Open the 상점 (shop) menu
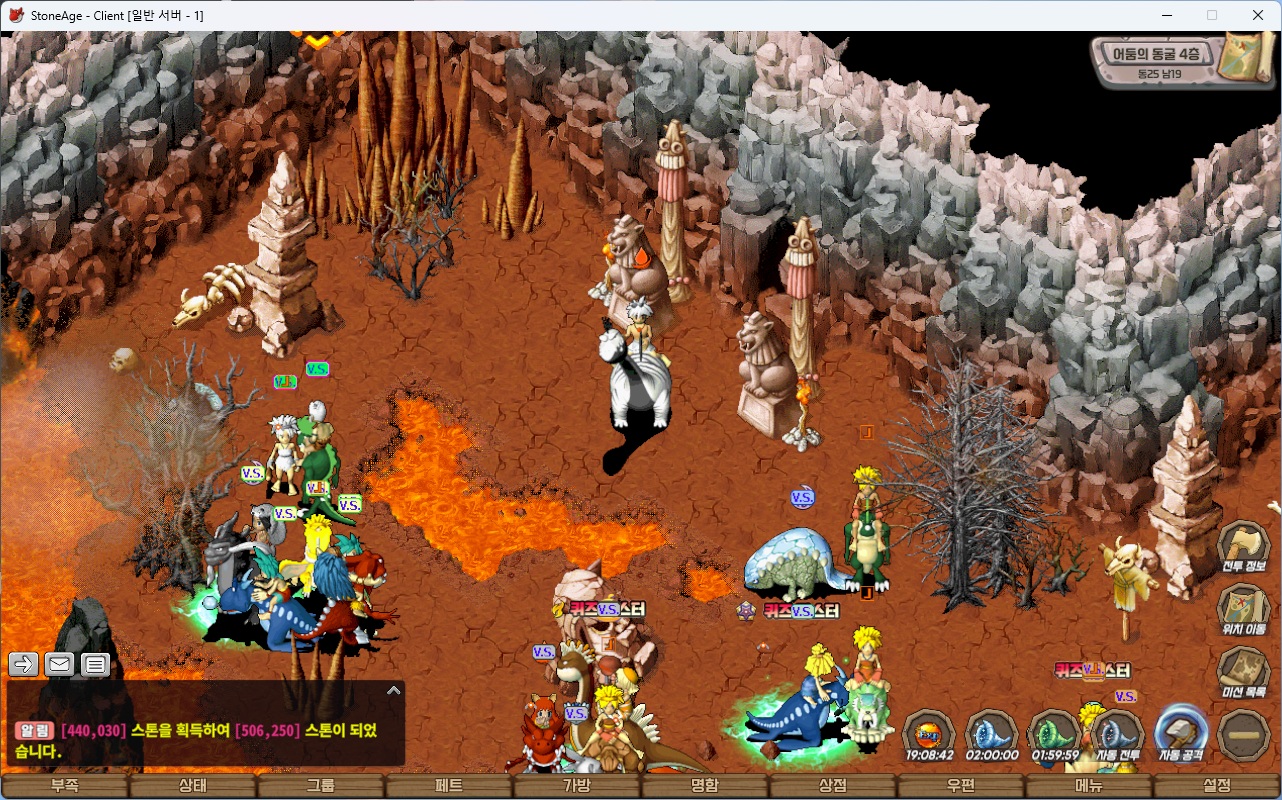 pyautogui.click(x=833, y=786)
